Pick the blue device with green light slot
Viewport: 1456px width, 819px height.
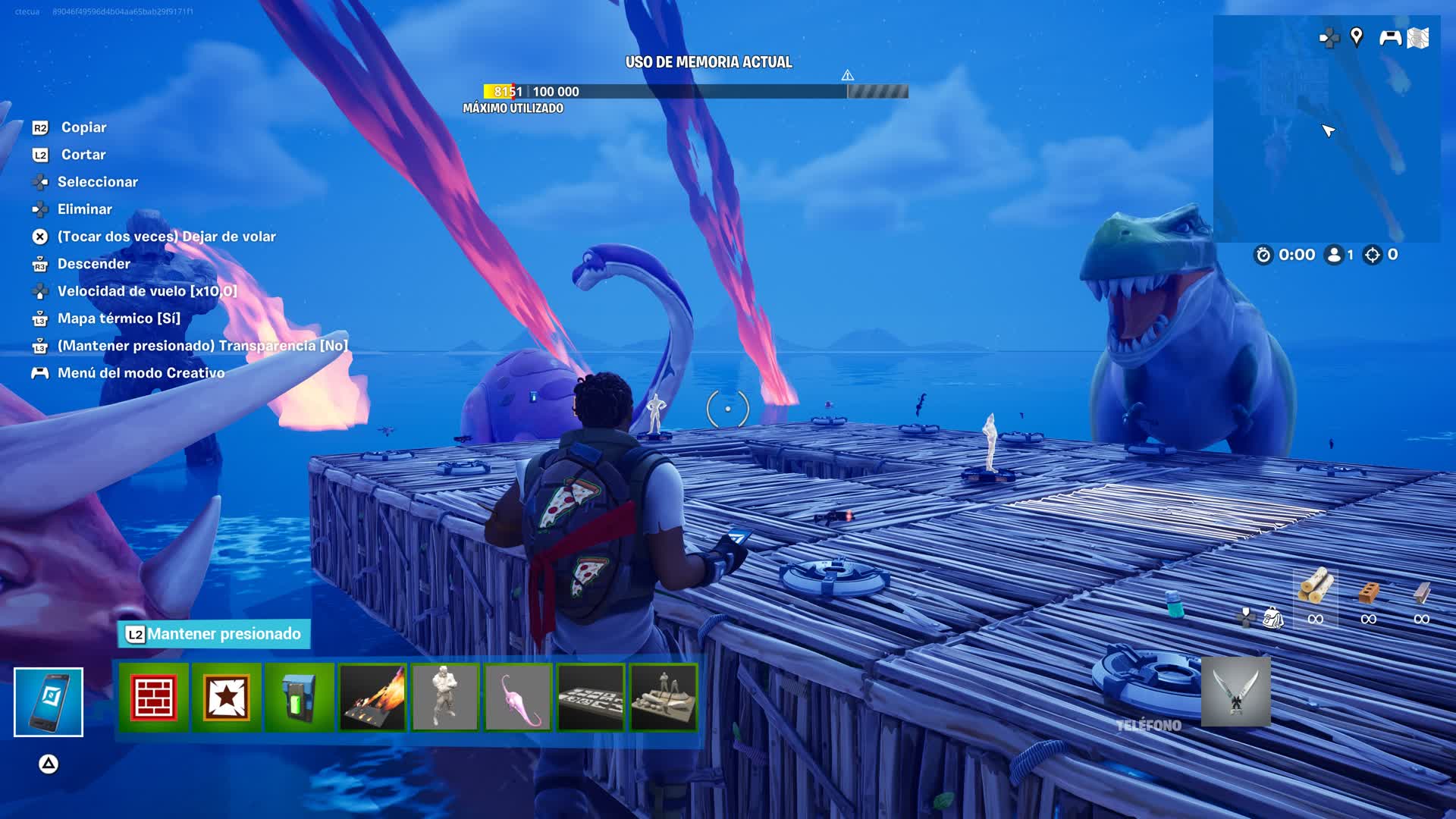(x=300, y=698)
